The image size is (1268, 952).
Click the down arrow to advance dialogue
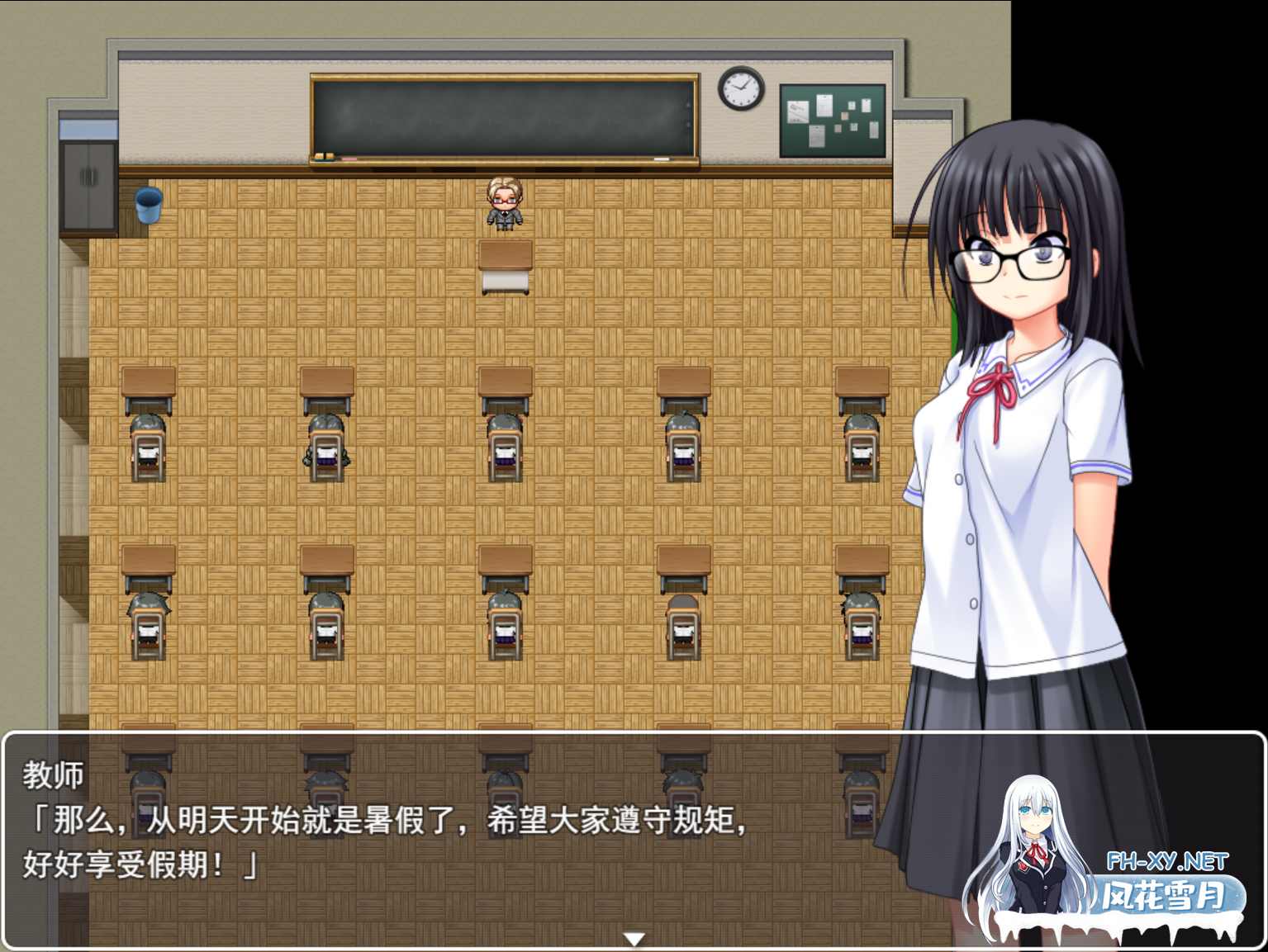coord(634,937)
